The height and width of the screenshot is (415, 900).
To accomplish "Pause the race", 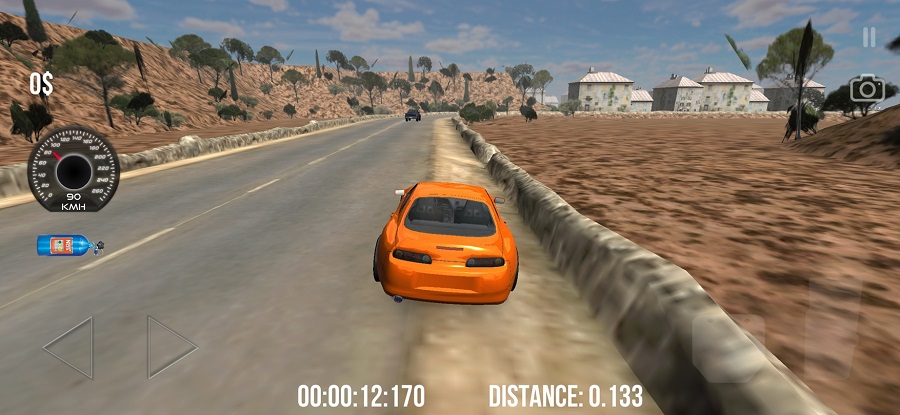I will click(869, 37).
